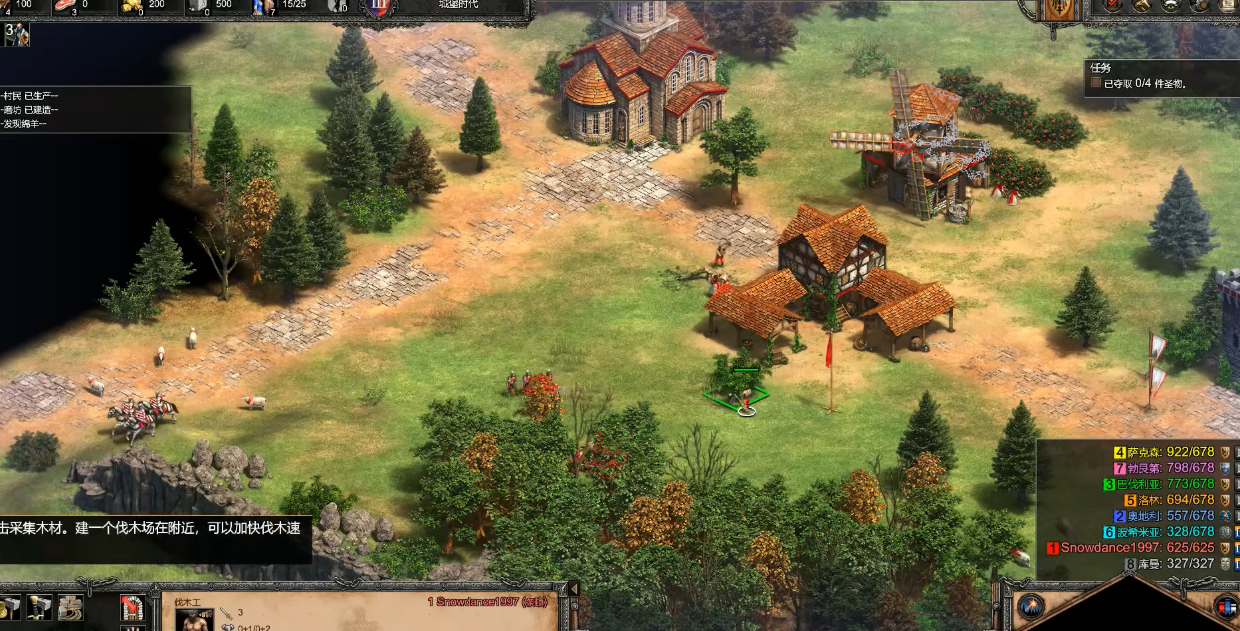The image size is (1240, 631).
Task: Select control group 3 villager banner
Action: click(x=17, y=35)
